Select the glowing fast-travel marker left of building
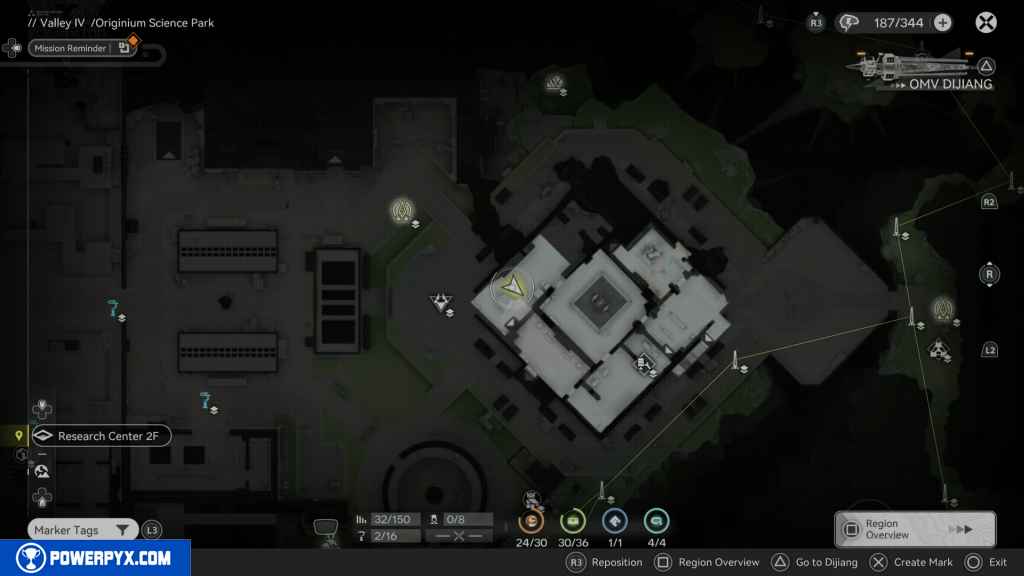 point(404,209)
